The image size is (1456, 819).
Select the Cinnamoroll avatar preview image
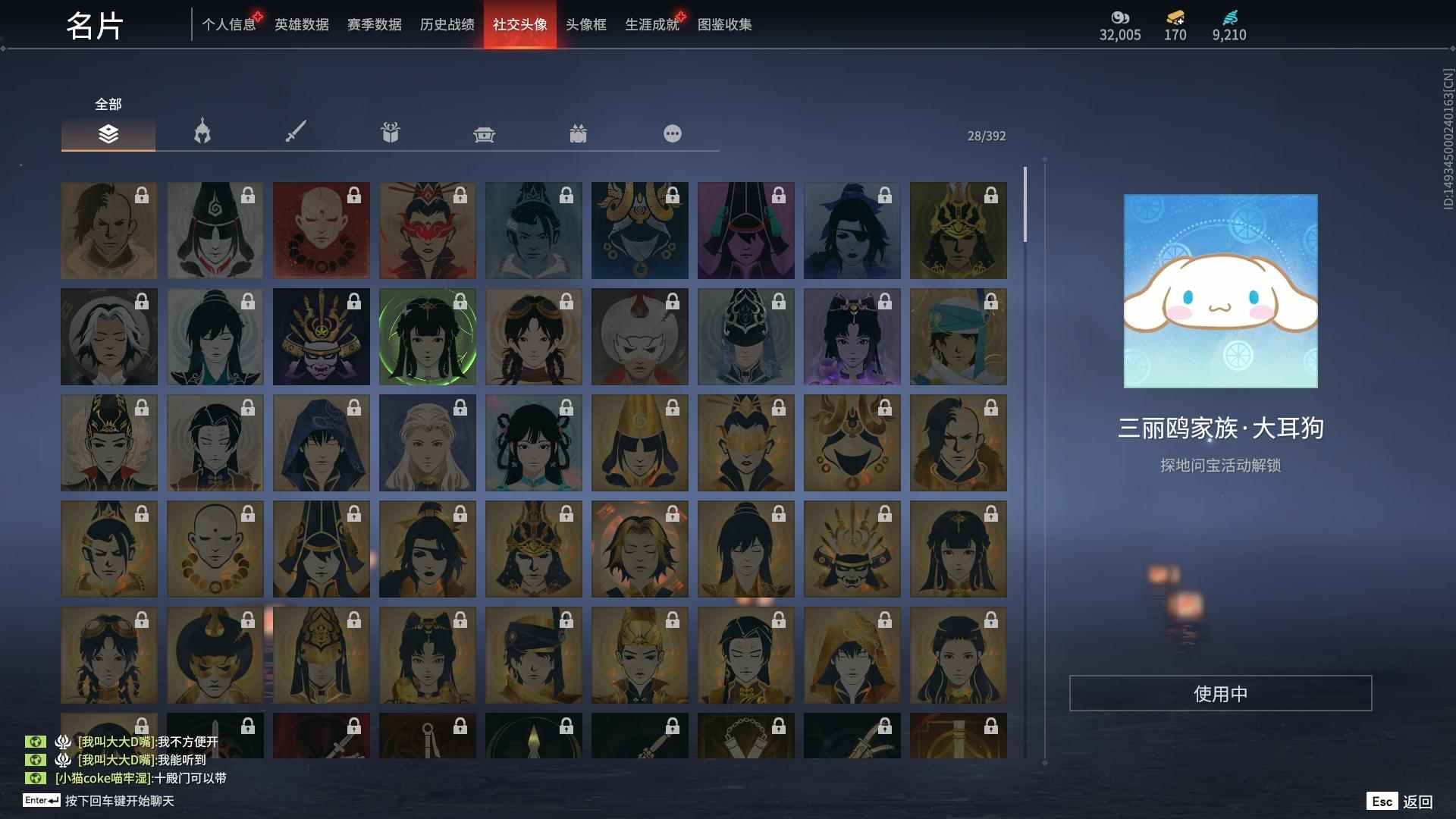coord(1222,293)
